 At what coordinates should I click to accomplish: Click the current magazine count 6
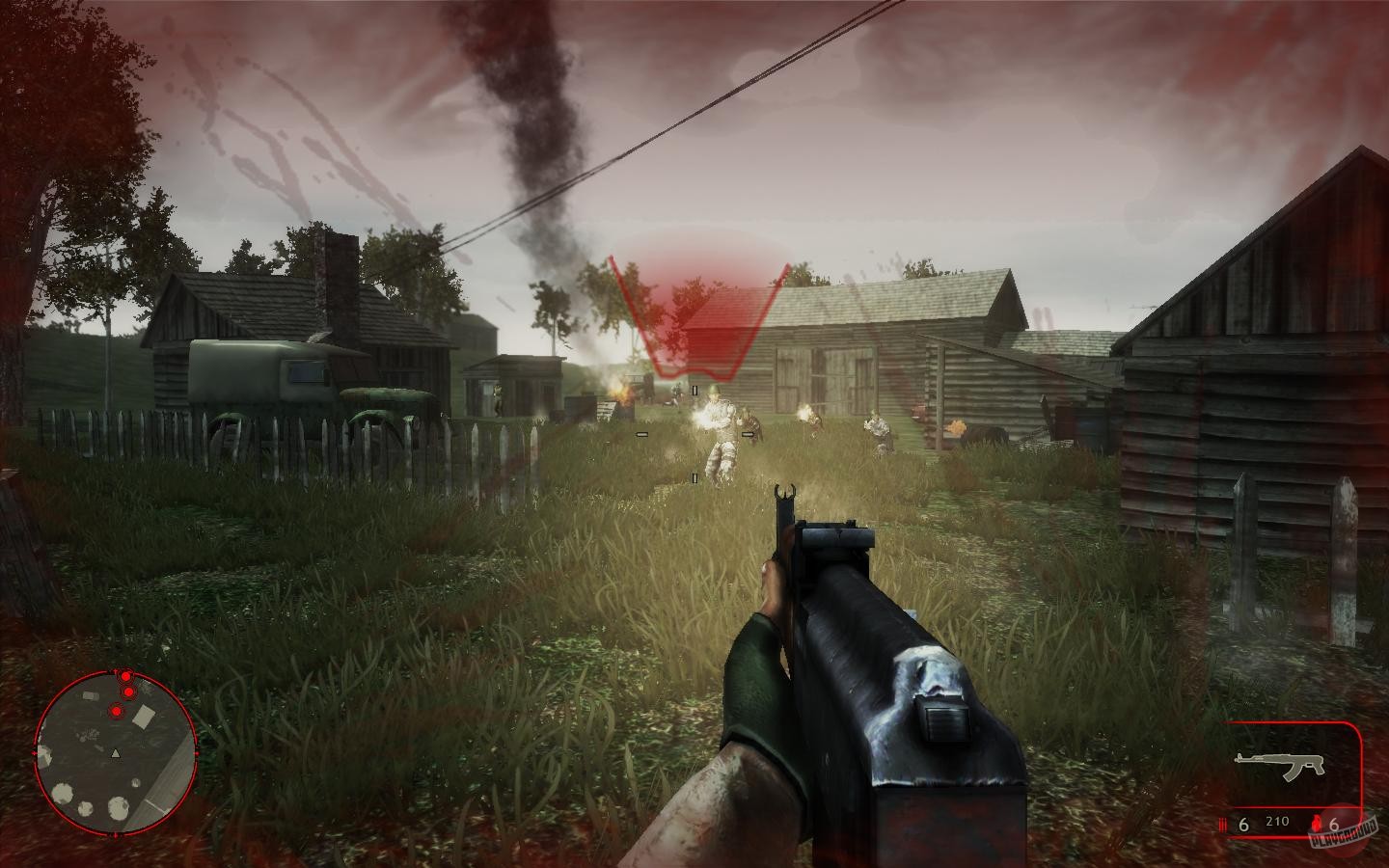click(1243, 824)
